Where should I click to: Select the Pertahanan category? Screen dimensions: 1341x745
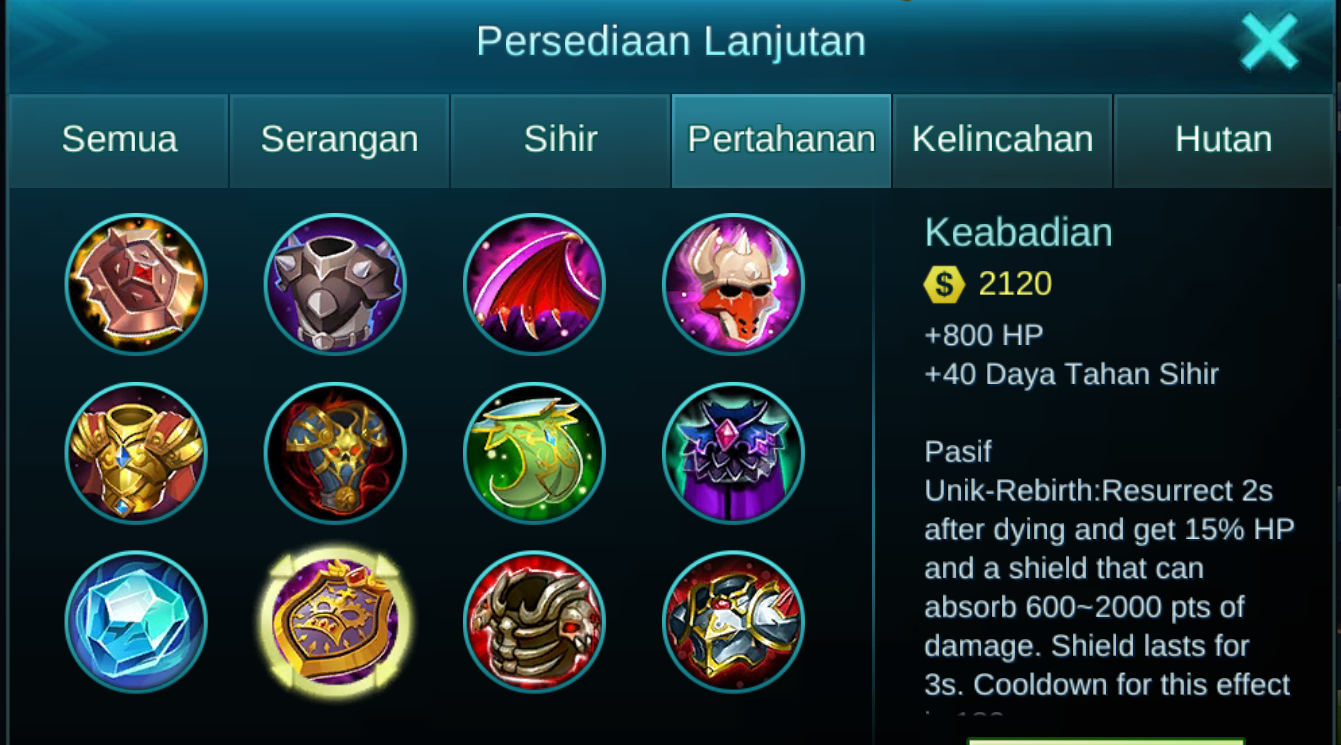point(781,140)
